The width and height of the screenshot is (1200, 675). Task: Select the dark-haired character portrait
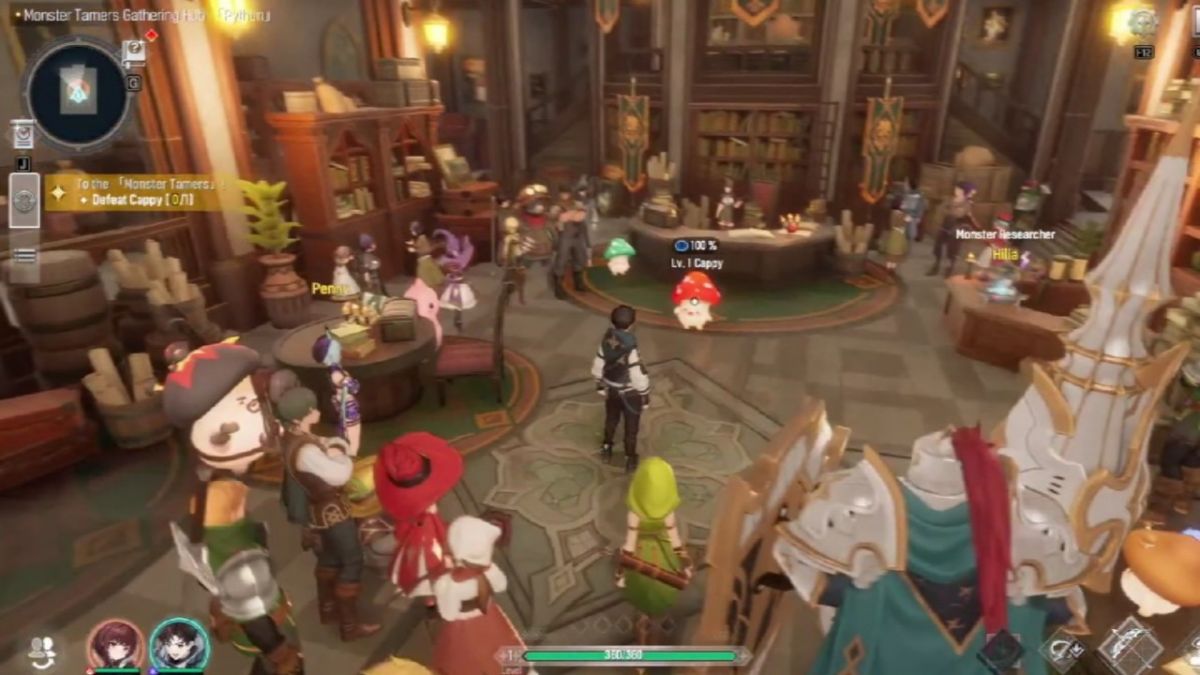[x=180, y=646]
